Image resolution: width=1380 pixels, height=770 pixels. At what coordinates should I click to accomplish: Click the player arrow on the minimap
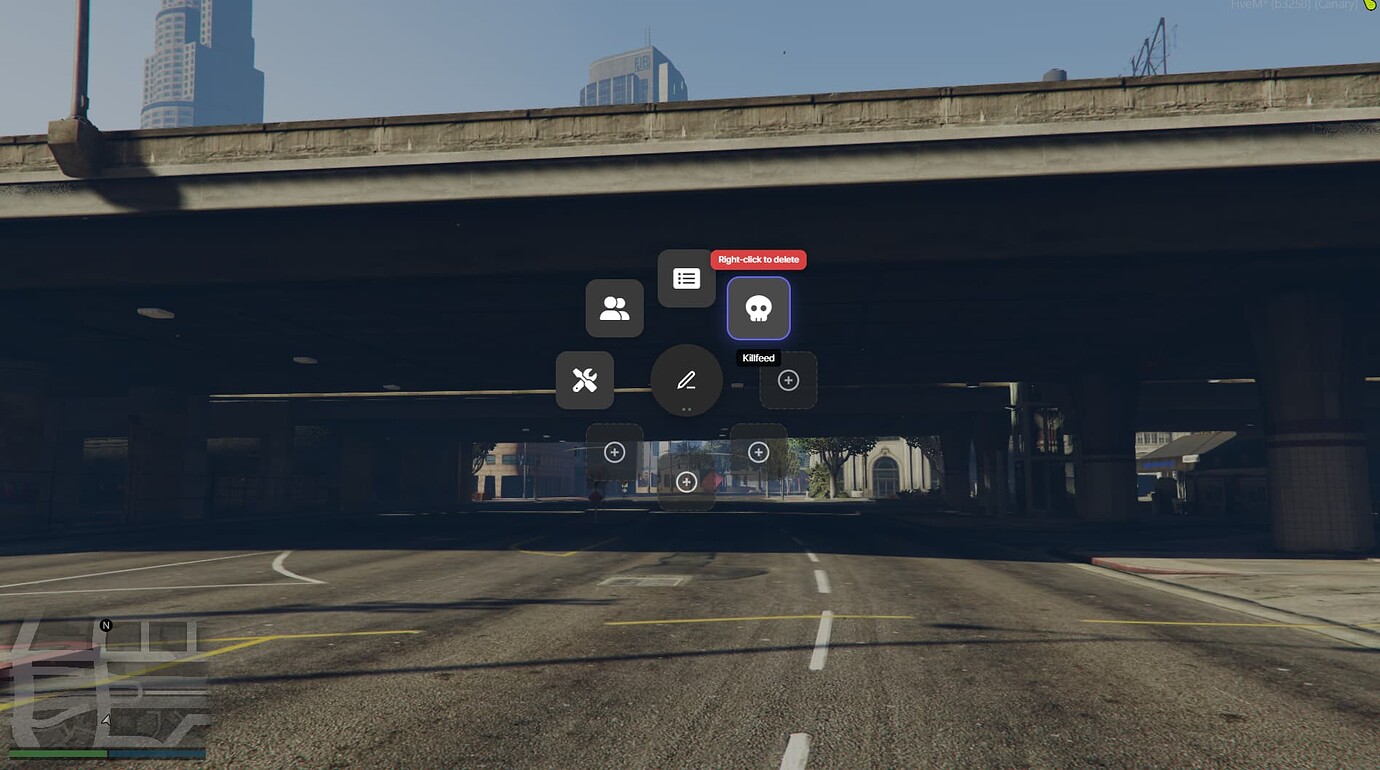[105, 719]
